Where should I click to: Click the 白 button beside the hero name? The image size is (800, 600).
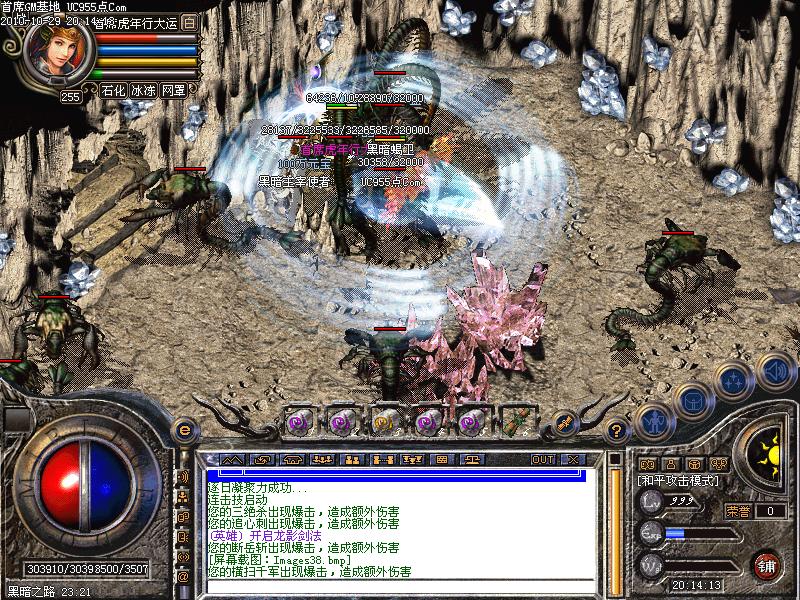(190, 22)
